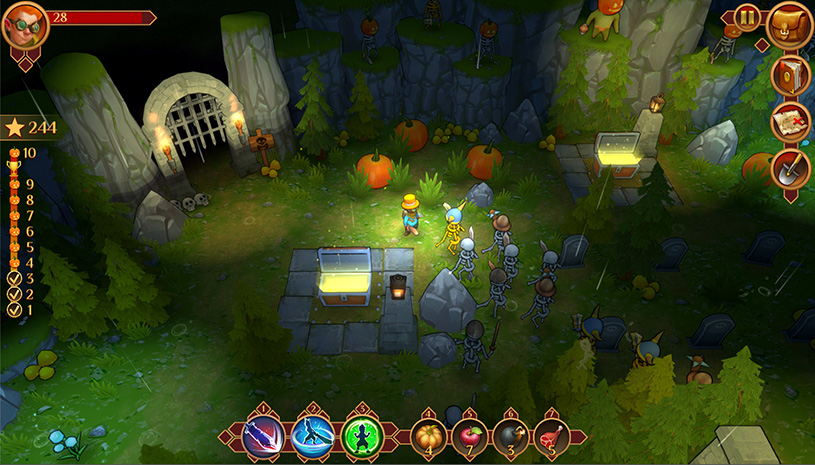
Task: Open the journal book
Action: click(x=789, y=73)
